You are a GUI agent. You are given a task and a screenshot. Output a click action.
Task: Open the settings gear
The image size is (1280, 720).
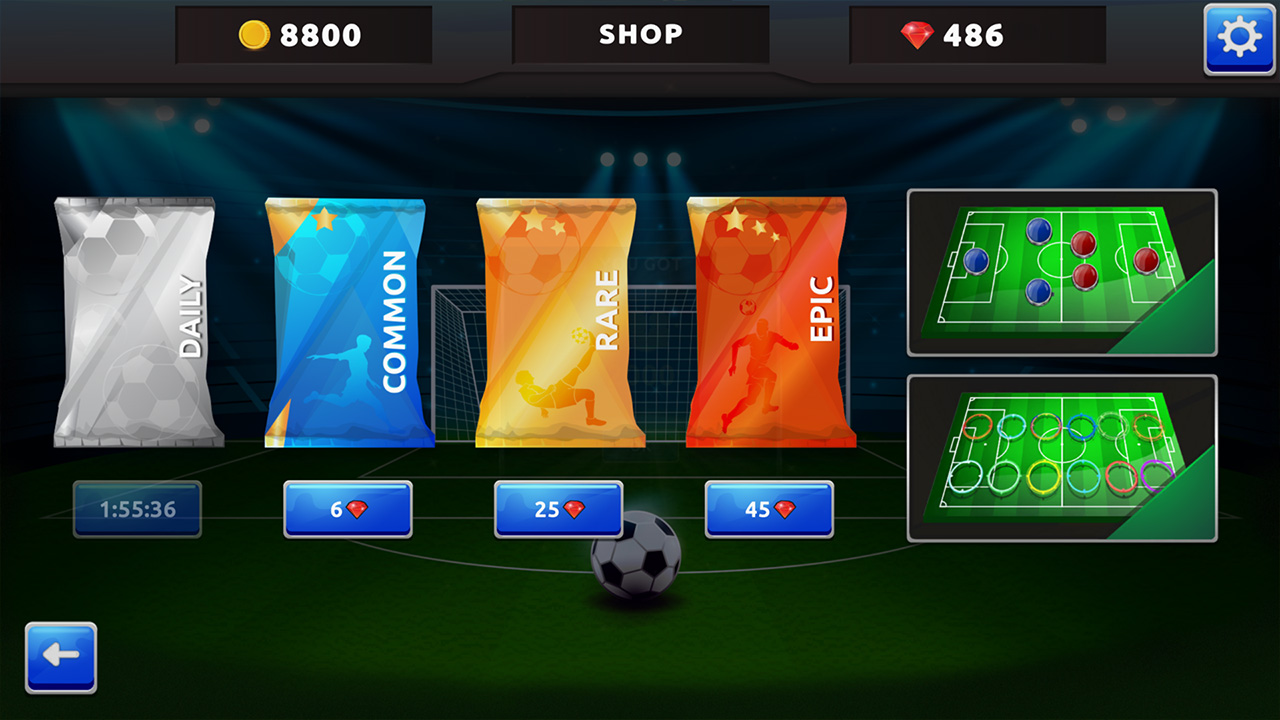click(x=1239, y=40)
